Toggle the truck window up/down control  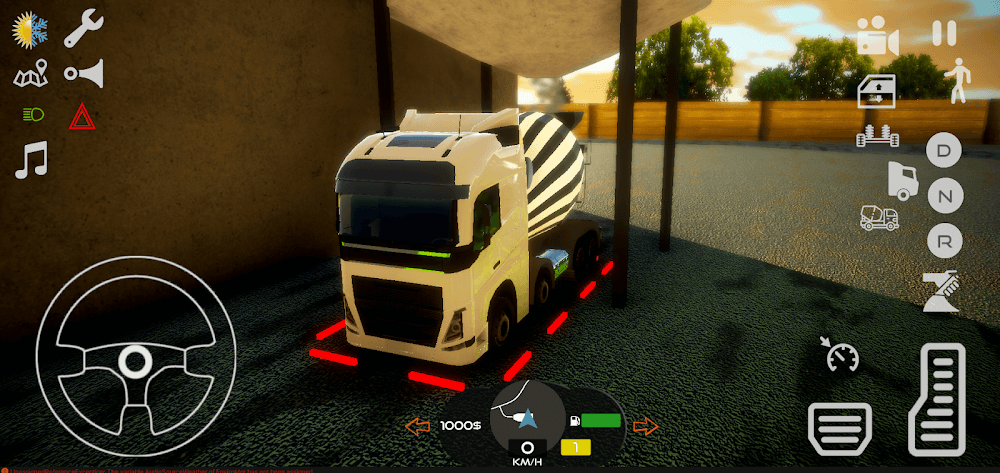tap(877, 90)
